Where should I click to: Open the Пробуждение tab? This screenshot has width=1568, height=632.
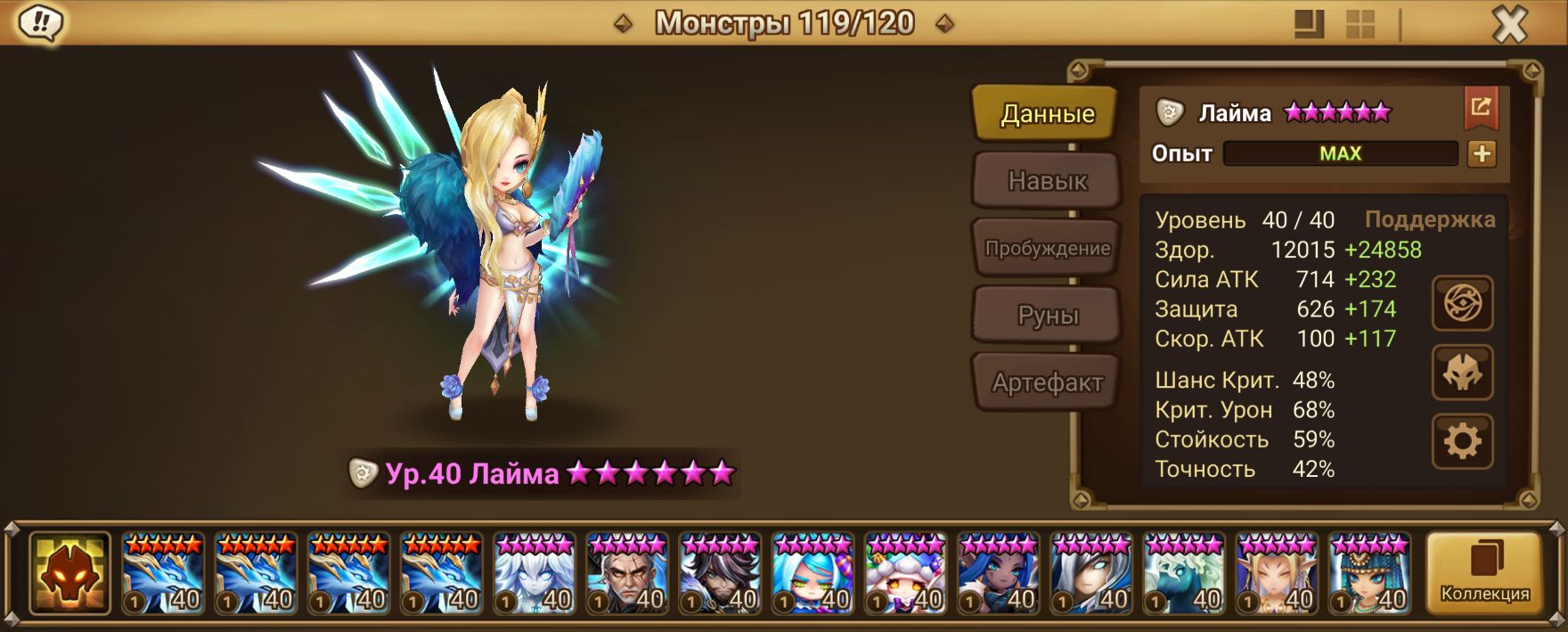pos(1047,249)
